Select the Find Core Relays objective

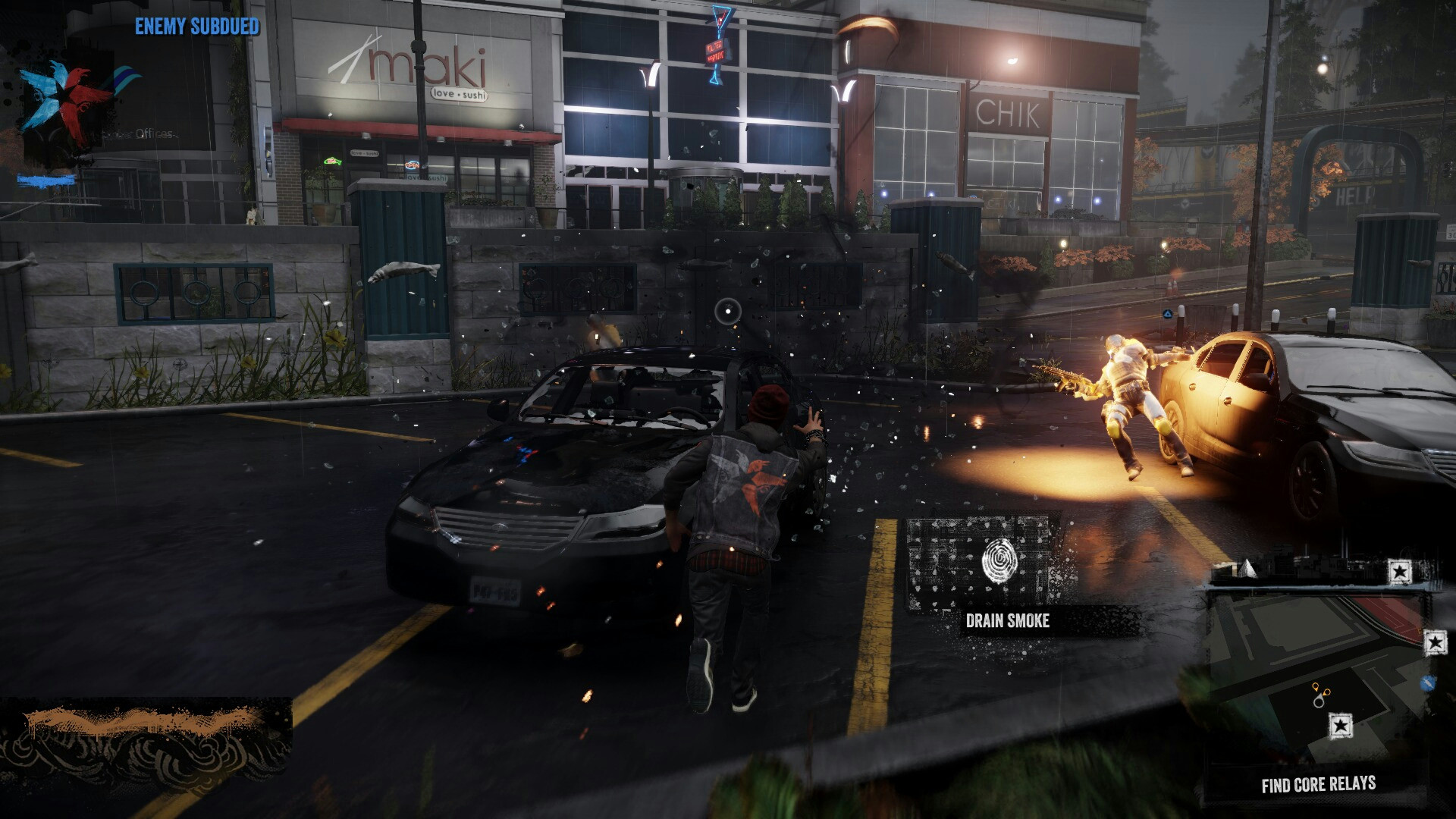click(1318, 785)
